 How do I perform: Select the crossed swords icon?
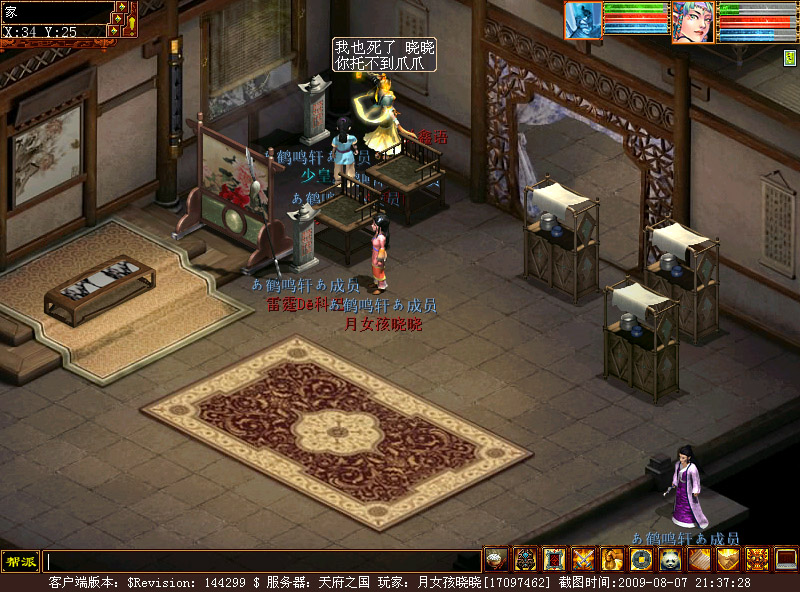pyautogui.click(x=583, y=560)
